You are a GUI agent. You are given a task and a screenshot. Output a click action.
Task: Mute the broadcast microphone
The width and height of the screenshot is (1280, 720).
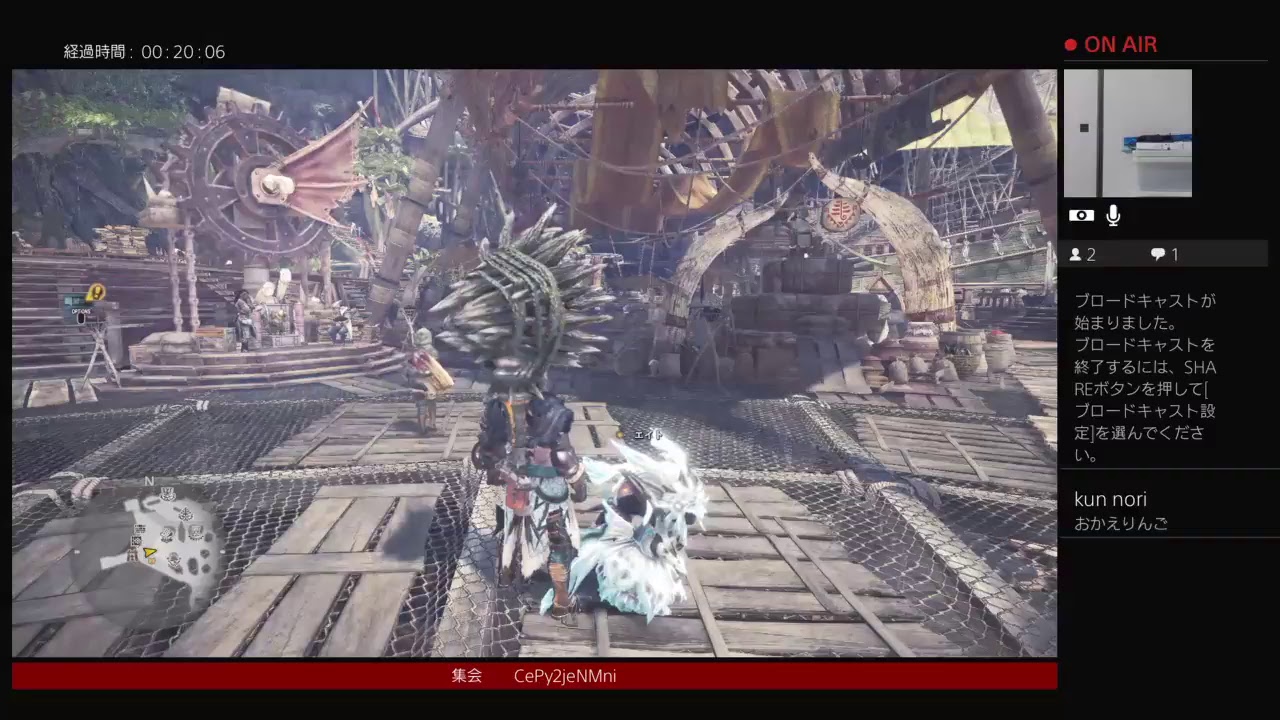click(x=1113, y=214)
